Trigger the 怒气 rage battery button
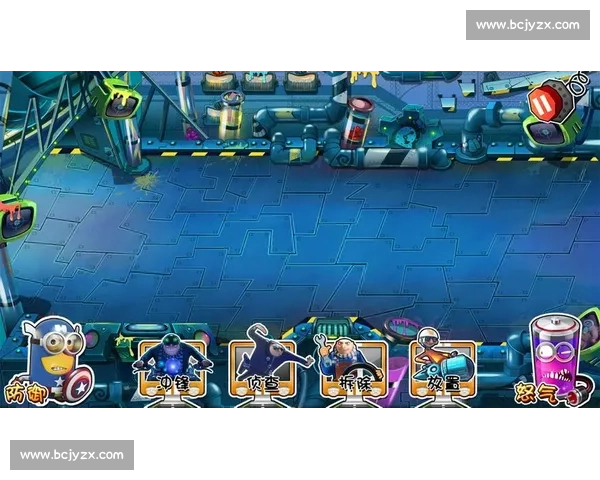 pos(551,358)
